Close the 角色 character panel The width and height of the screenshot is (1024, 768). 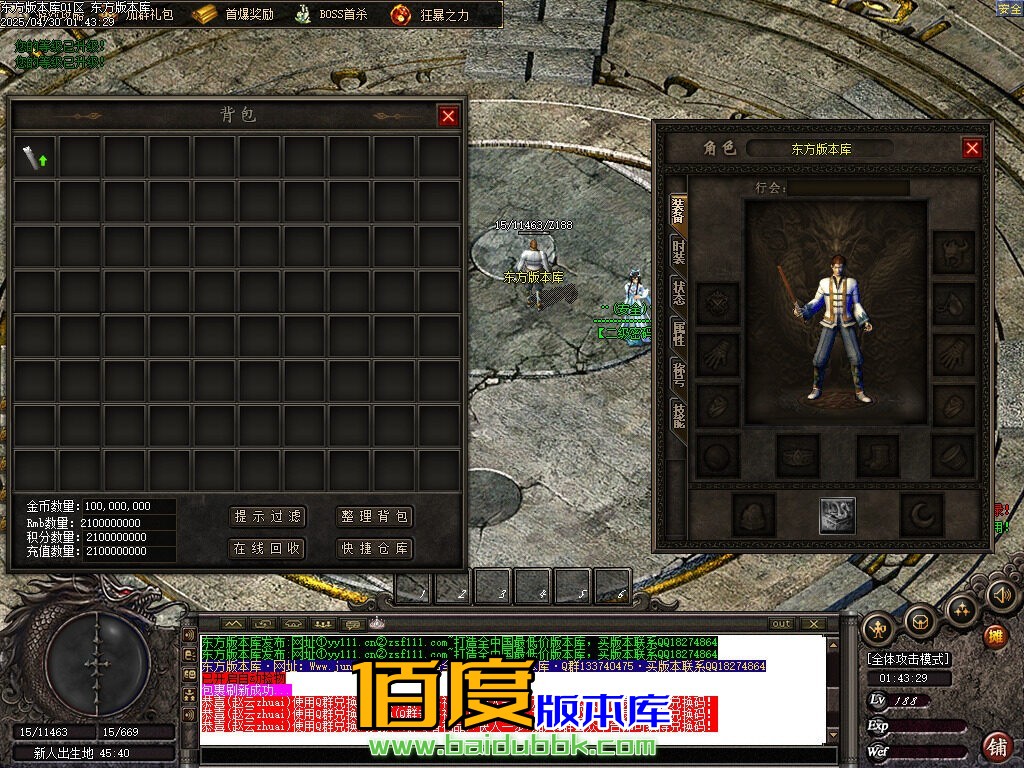tap(972, 148)
